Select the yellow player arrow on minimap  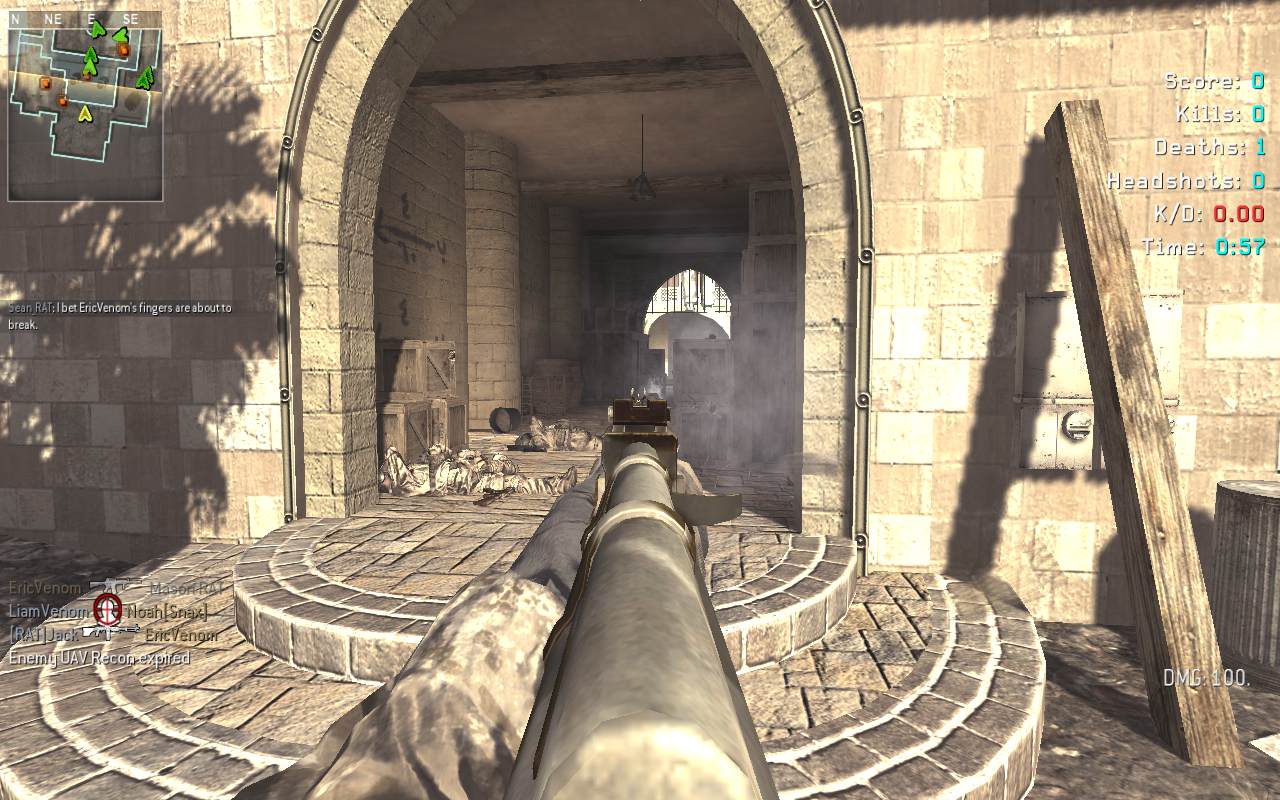pyautogui.click(x=85, y=114)
